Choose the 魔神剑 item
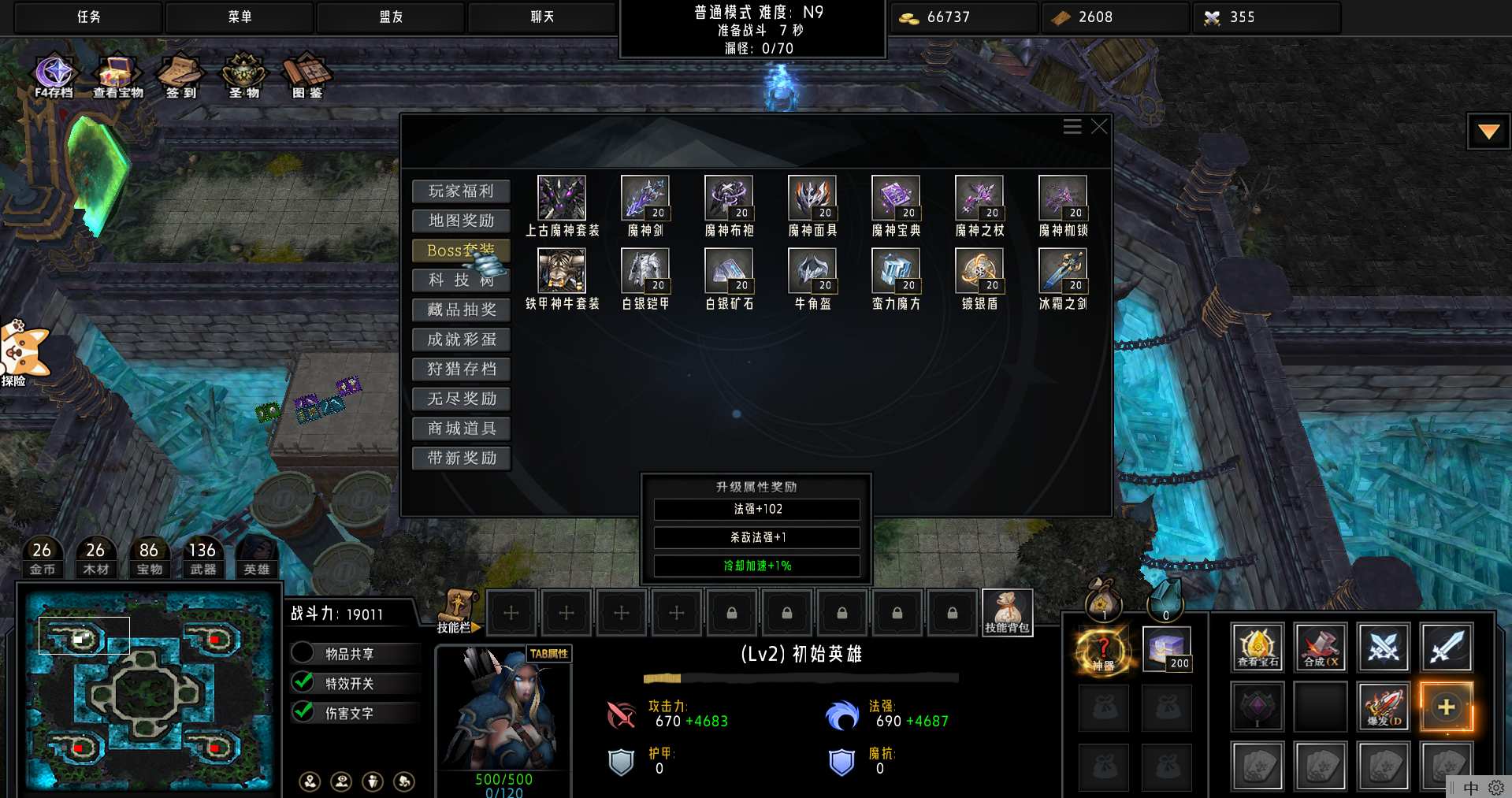The image size is (1512, 798). (645, 199)
